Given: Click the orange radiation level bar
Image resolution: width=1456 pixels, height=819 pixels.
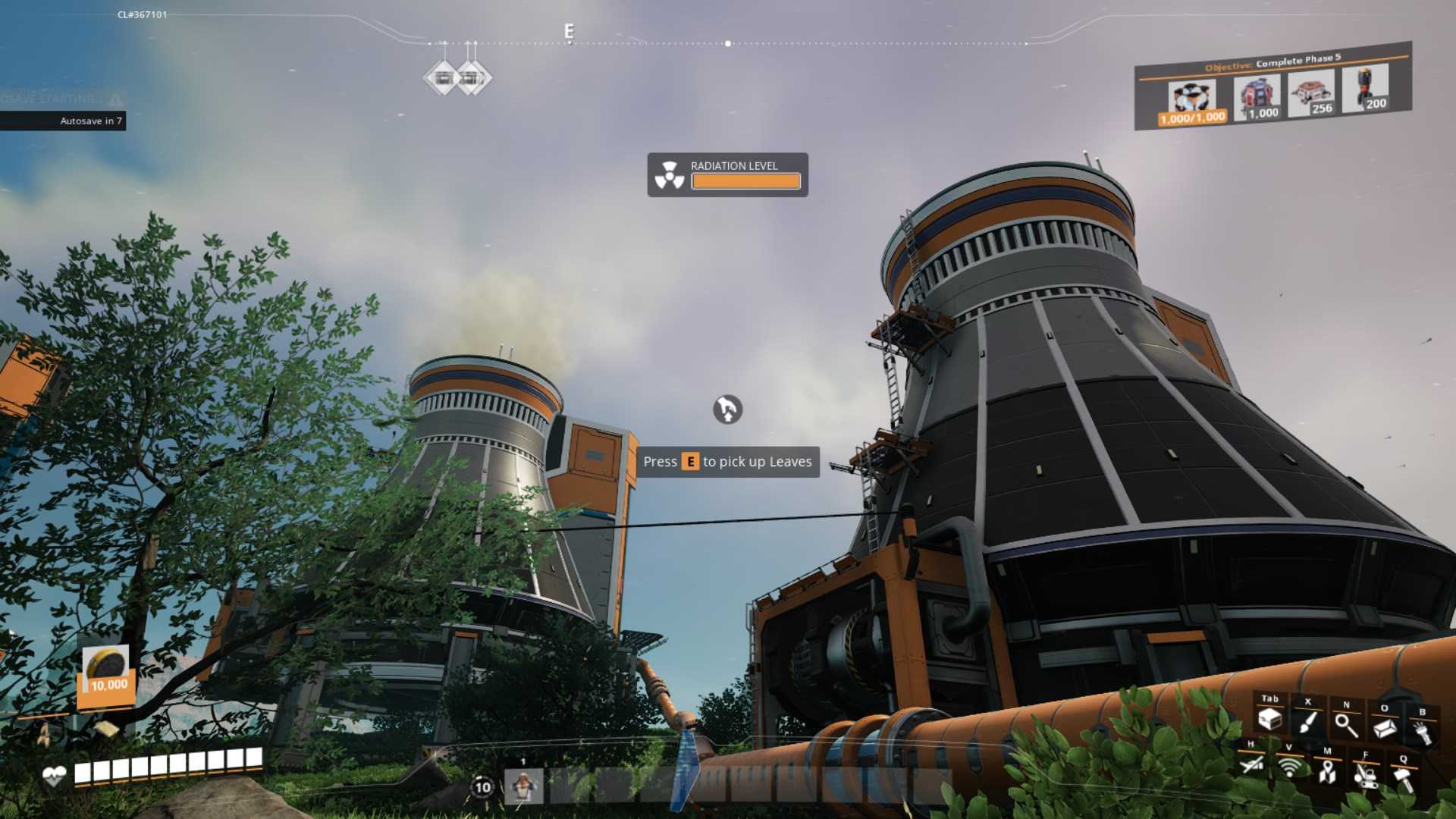Looking at the screenshot, I should (745, 181).
